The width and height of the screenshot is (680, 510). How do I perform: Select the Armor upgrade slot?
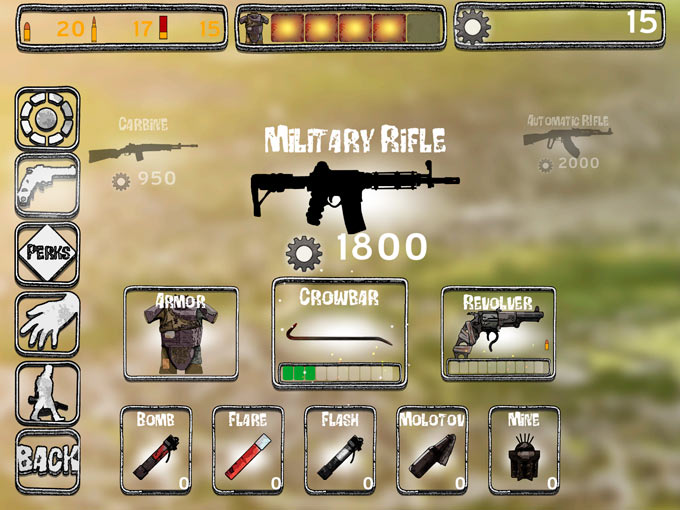181,331
